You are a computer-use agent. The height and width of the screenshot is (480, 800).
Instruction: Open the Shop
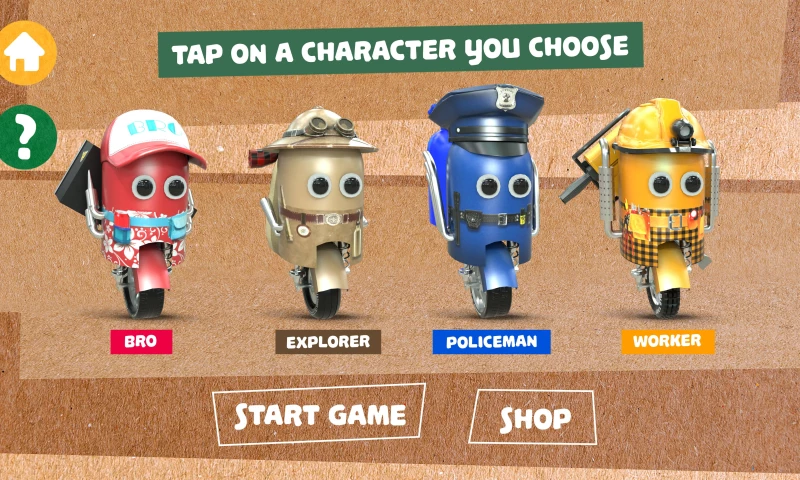[x=535, y=417]
